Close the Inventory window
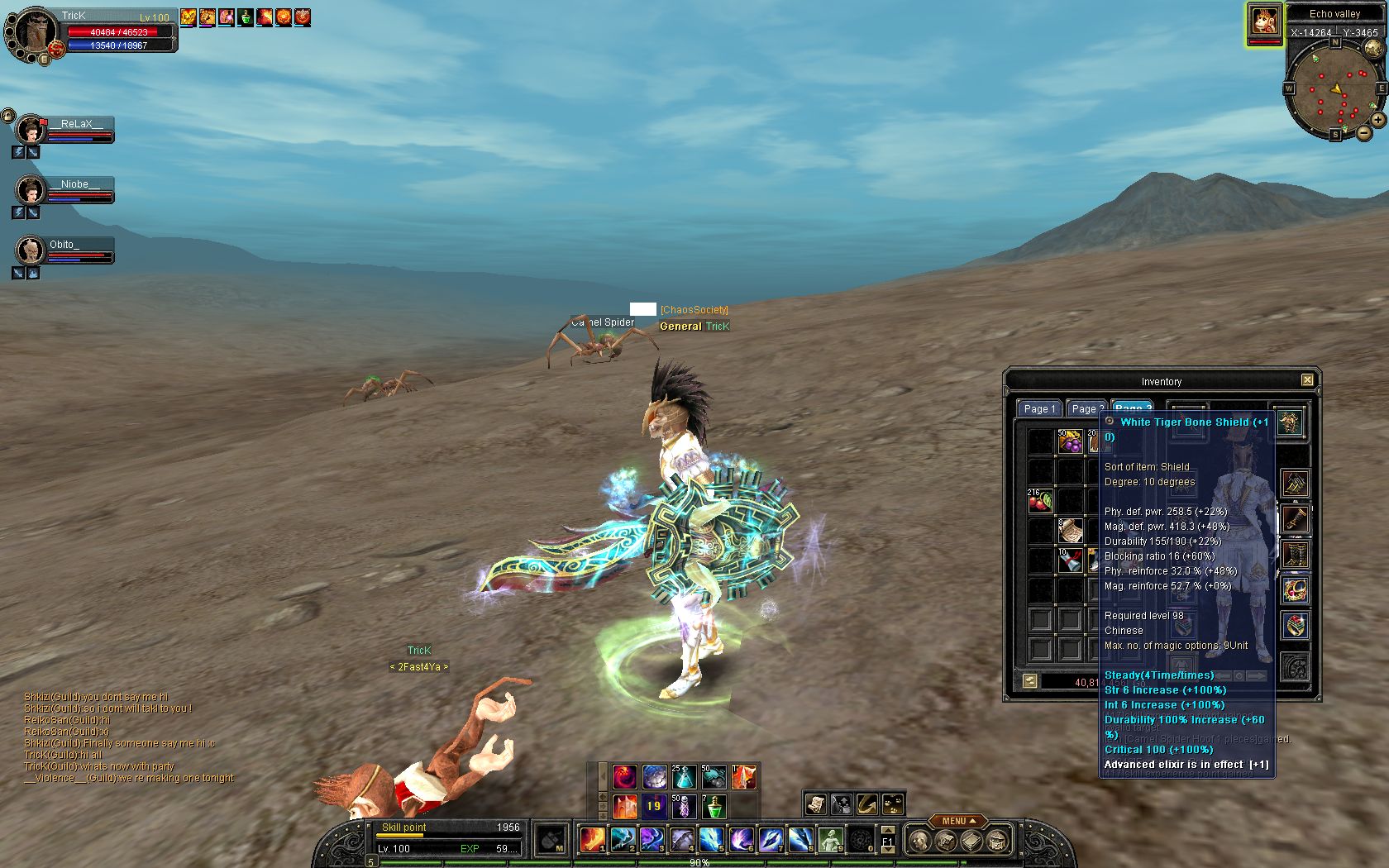1389x868 pixels. 1307,380
